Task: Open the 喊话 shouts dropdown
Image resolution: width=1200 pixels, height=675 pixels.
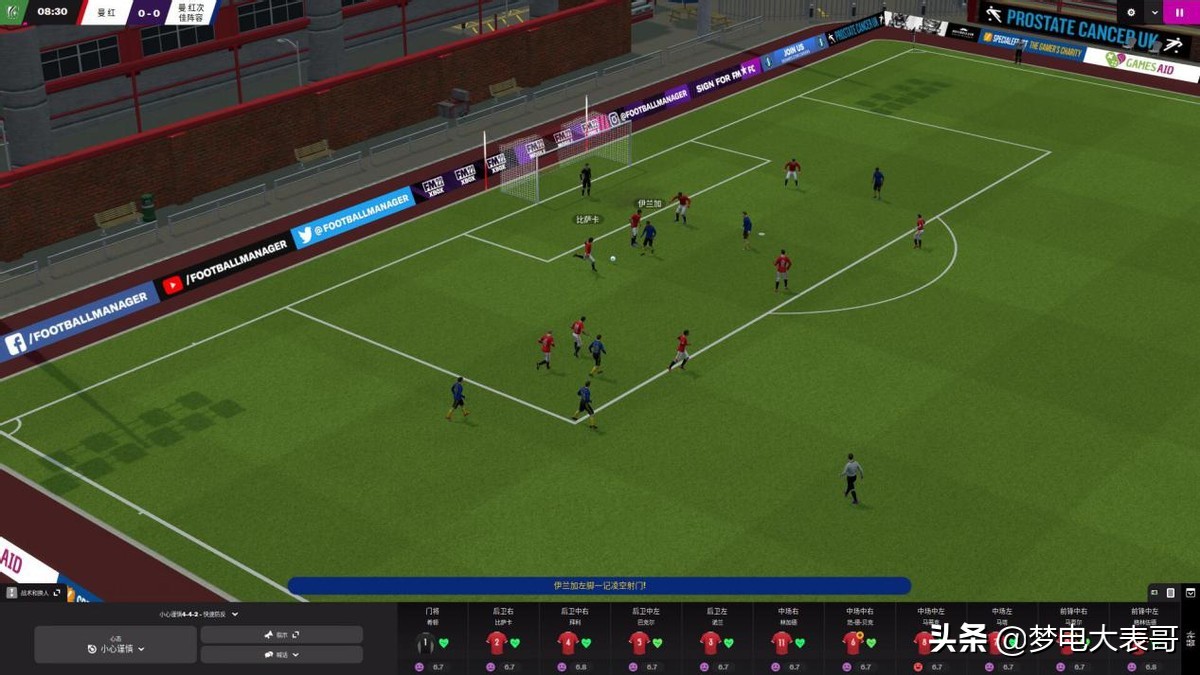Action: pos(281,655)
